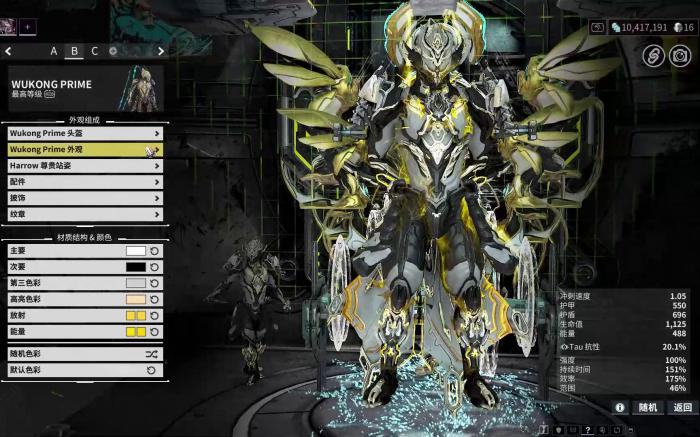Viewport: 700px width, 437px height.
Task: Click the chain link share icon
Action: coord(655,56)
